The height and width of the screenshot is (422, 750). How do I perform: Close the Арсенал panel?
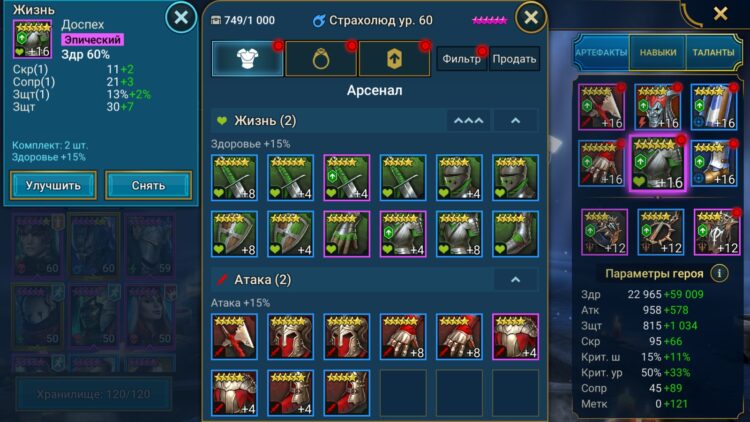tap(531, 17)
